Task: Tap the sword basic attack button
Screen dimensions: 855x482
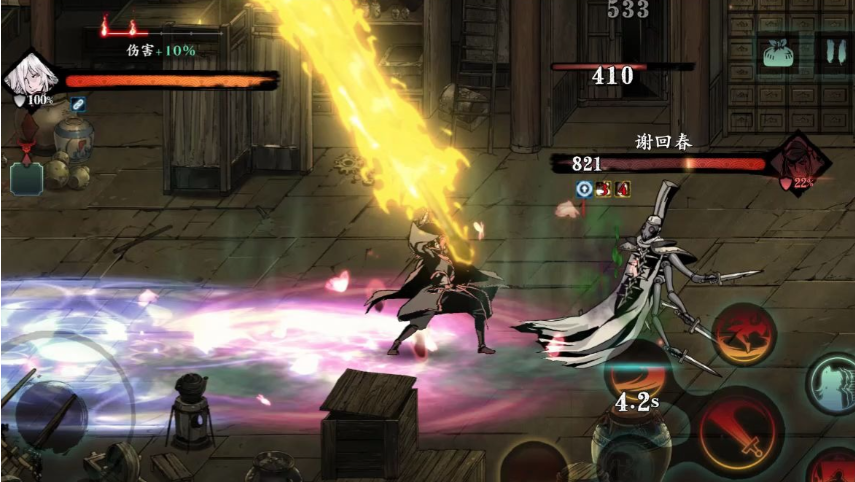Action: click(741, 431)
